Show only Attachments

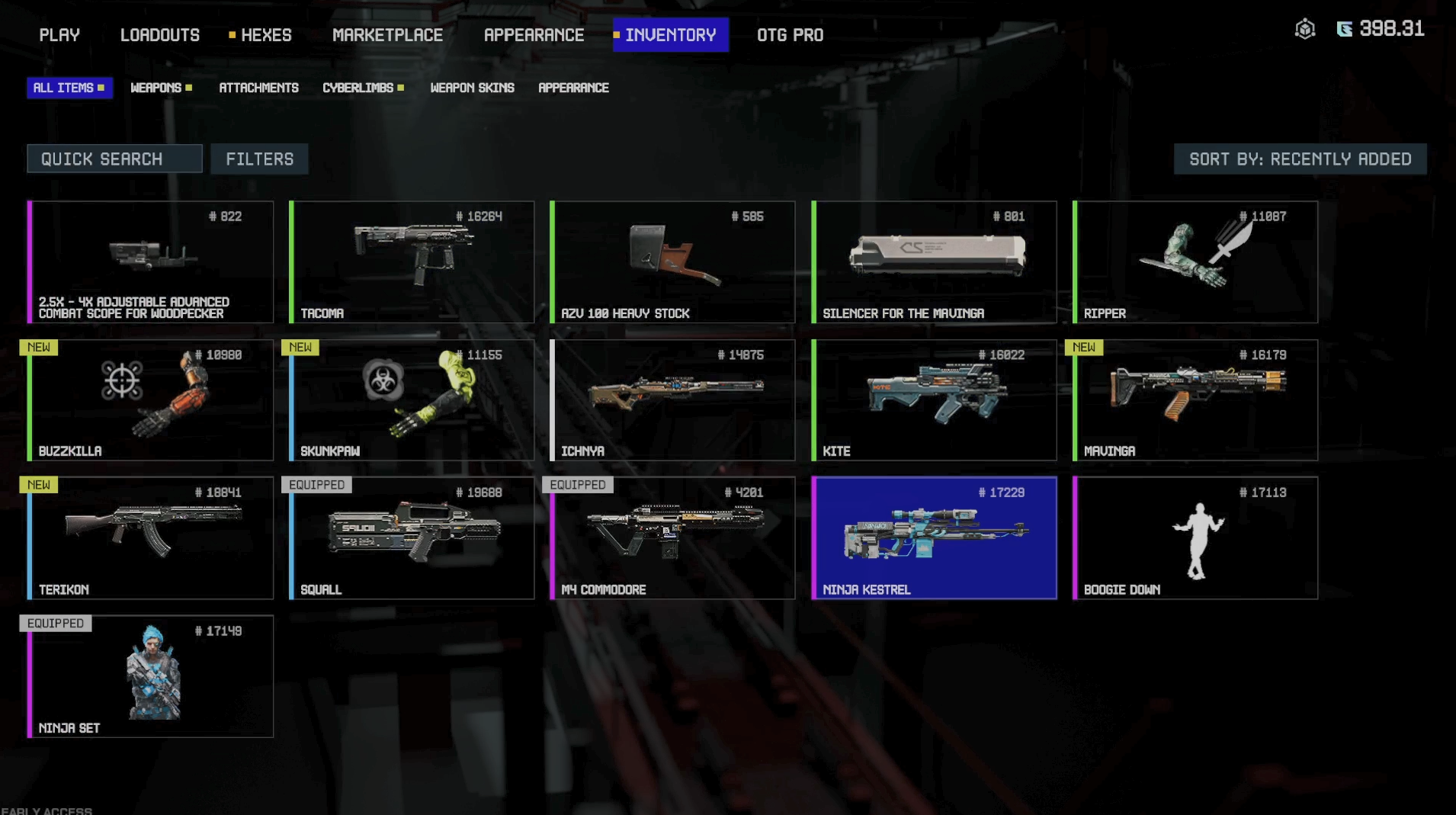click(x=258, y=88)
